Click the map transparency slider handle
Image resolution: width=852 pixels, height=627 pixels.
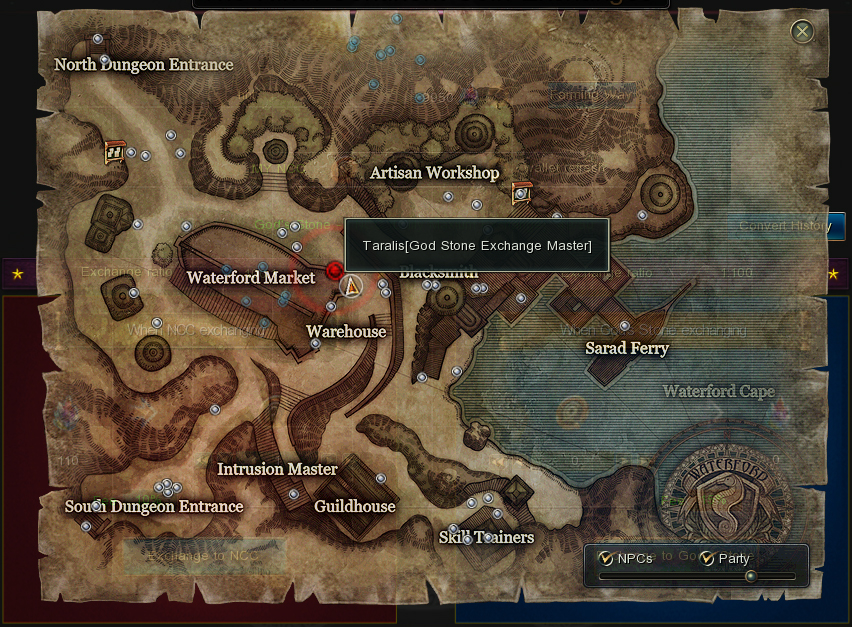750,576
